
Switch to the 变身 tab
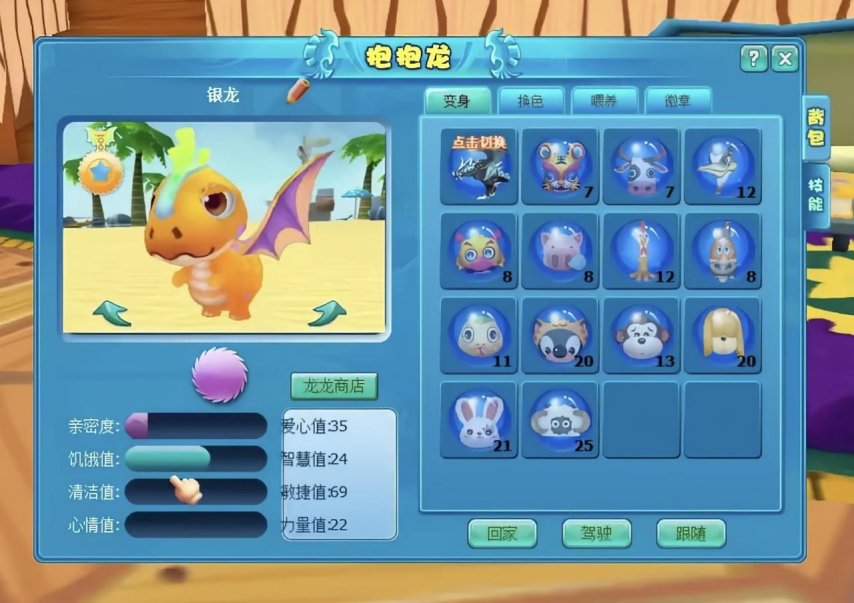458,100
